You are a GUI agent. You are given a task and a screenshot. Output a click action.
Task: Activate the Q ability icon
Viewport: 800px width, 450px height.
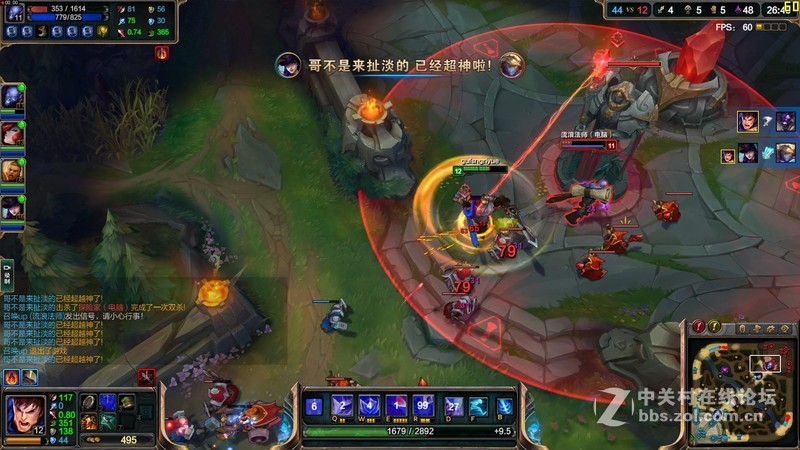coord(341,406)
